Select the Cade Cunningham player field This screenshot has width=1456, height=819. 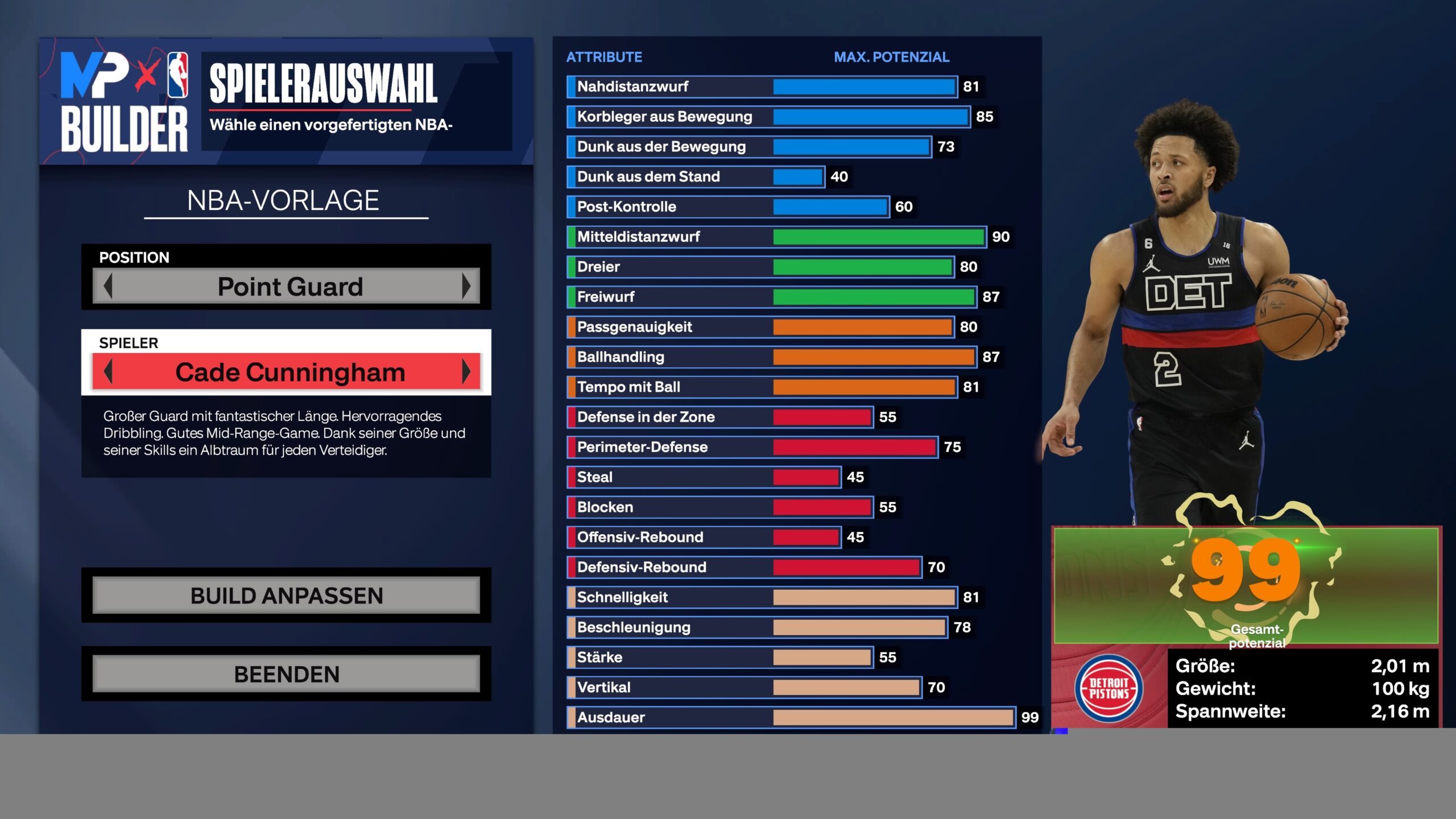[289, 372]
